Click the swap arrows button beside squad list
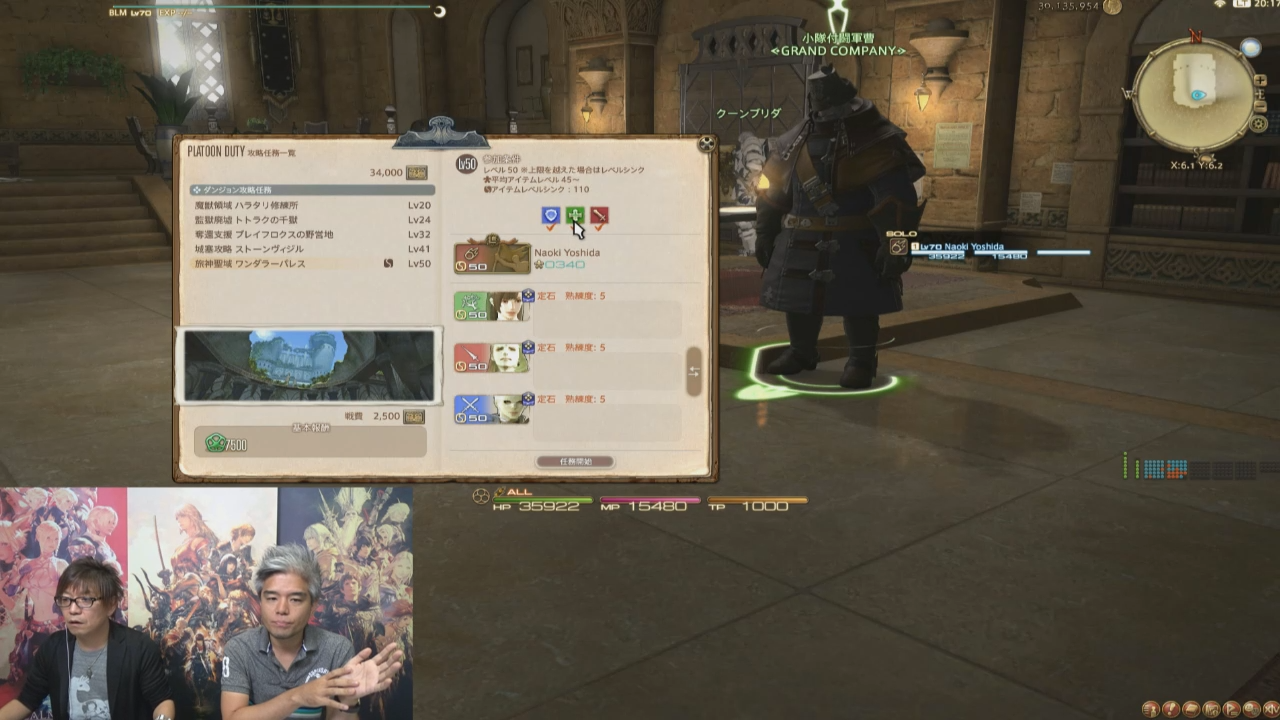The width and height of the screenshot is (1280, 720). (693, 372)
